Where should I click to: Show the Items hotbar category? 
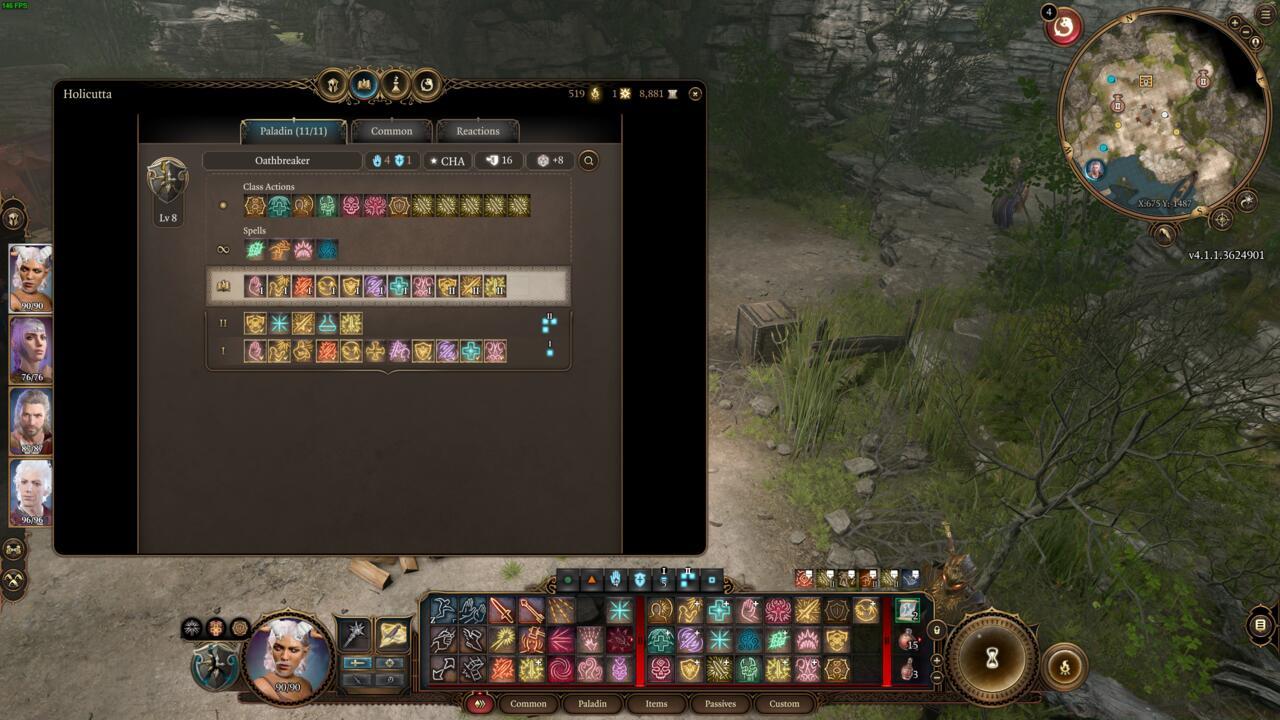click(x=656, y=704)
